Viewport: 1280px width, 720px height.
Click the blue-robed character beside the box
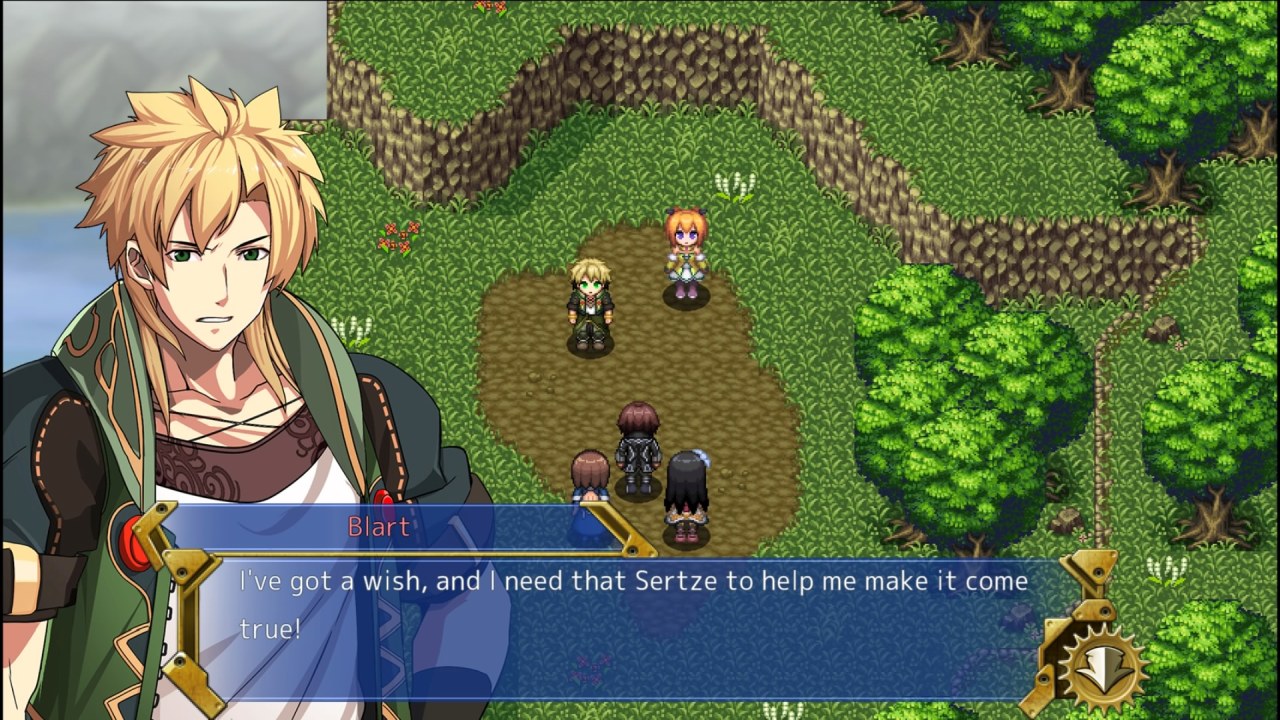pos(590,480)
